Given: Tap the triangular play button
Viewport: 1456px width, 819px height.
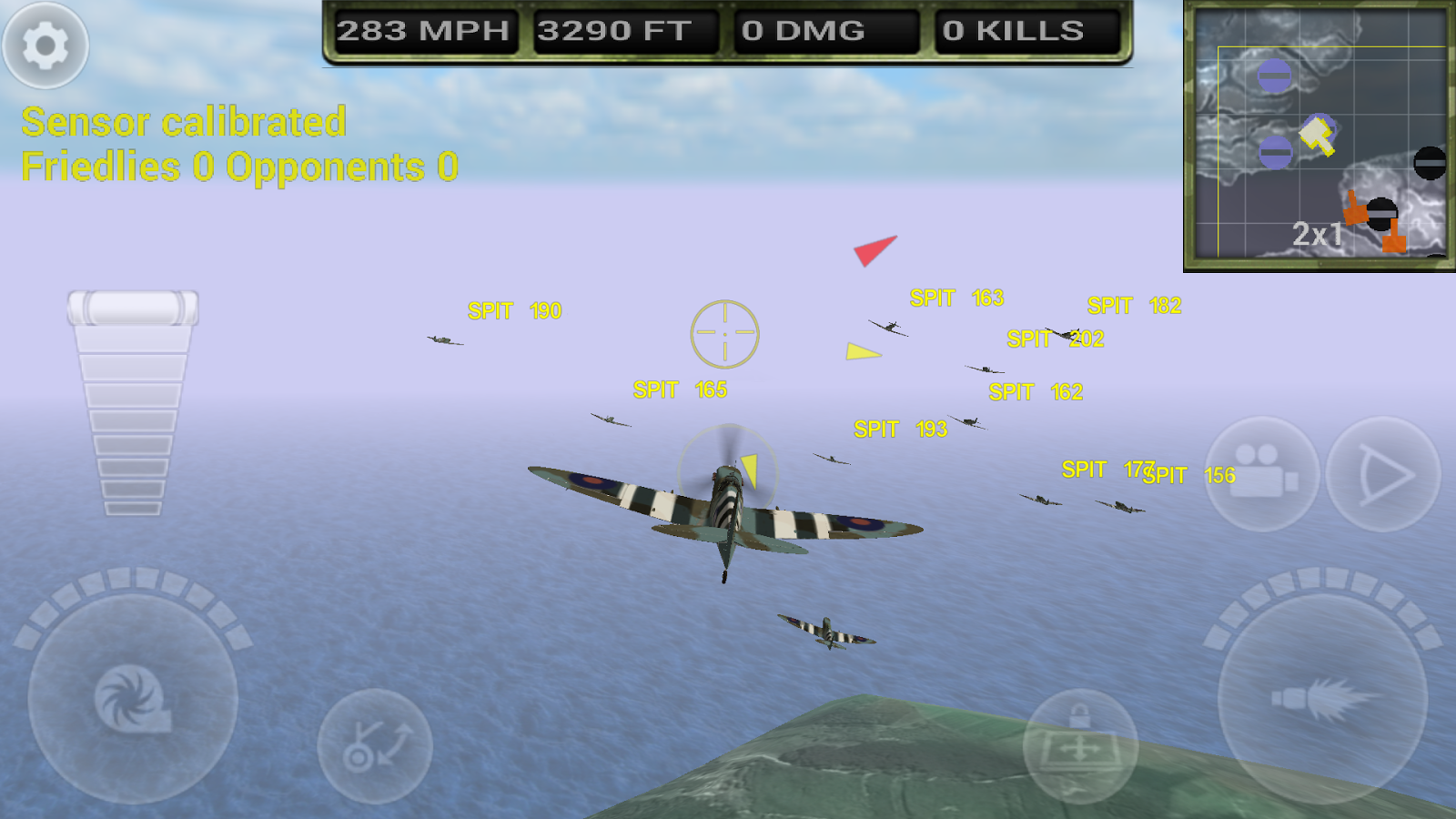Looking at the screenshot, I should tap(1383, 473).
